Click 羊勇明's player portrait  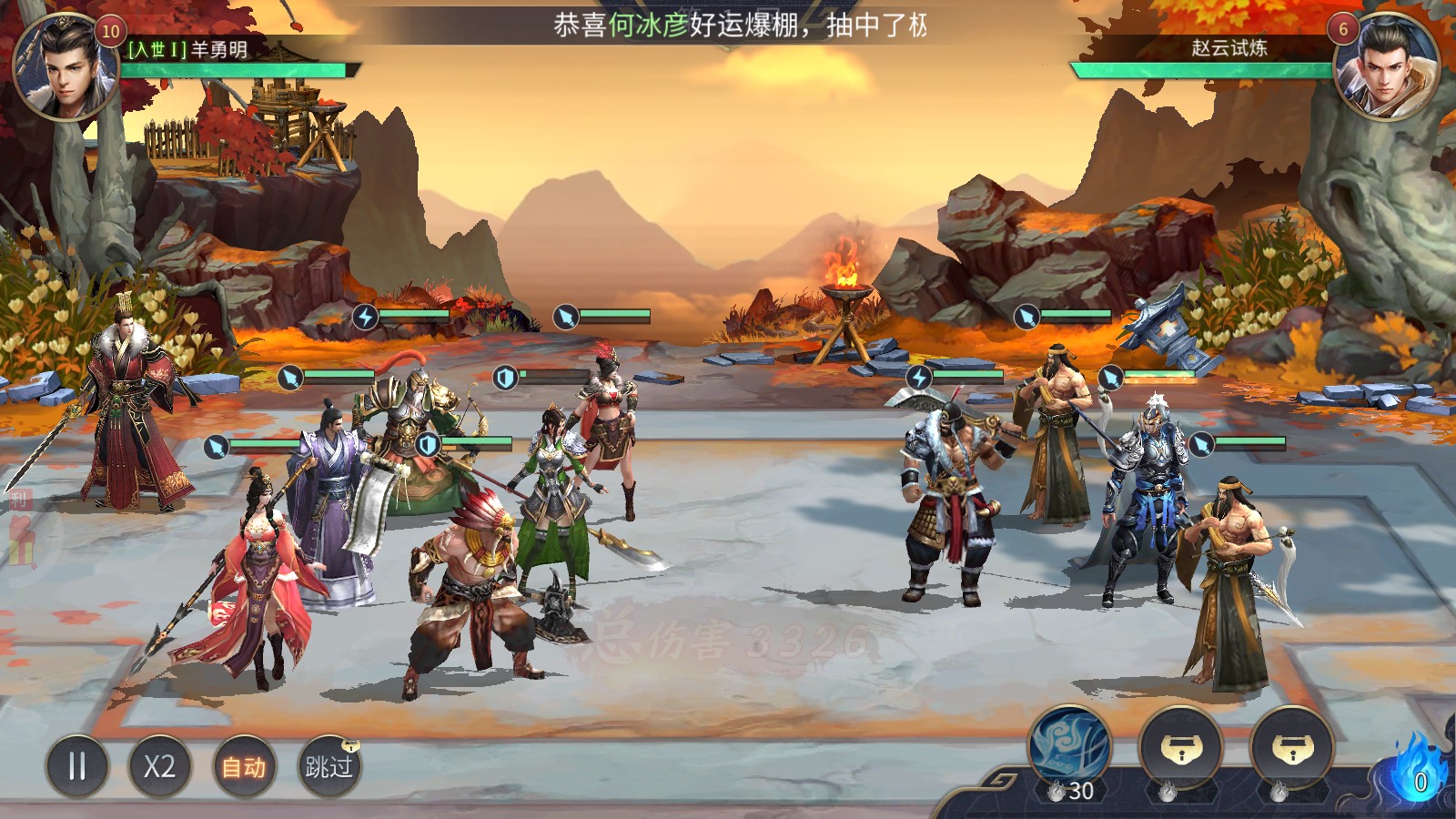tap(66, 68)
